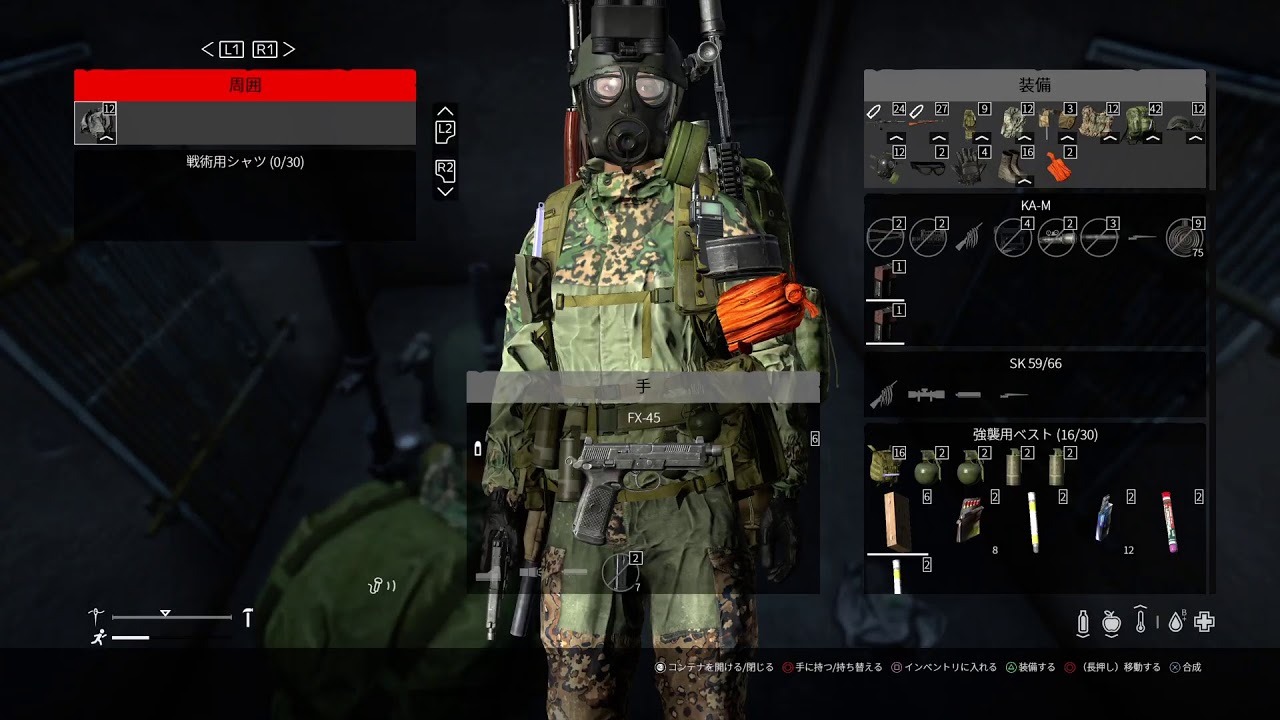
Task: Open the 周囲 vicinity header
Action: pos(245,86)
